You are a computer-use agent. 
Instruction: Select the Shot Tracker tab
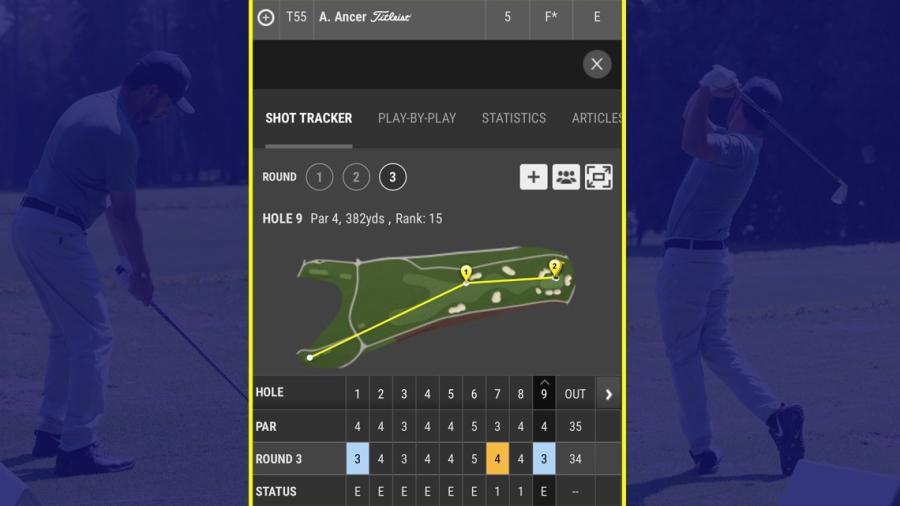coord(309,118)
